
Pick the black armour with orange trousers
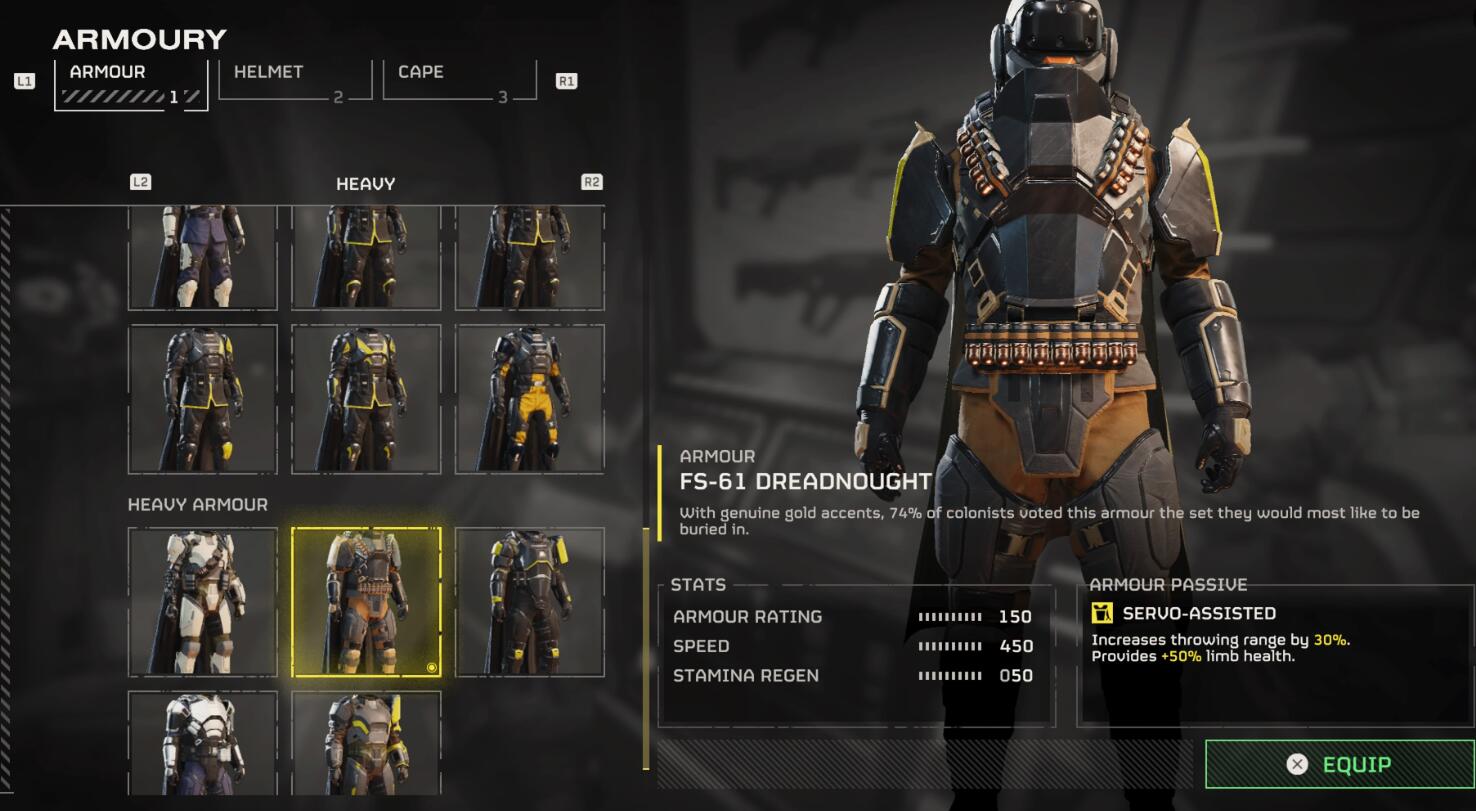(x=530, y=398)
